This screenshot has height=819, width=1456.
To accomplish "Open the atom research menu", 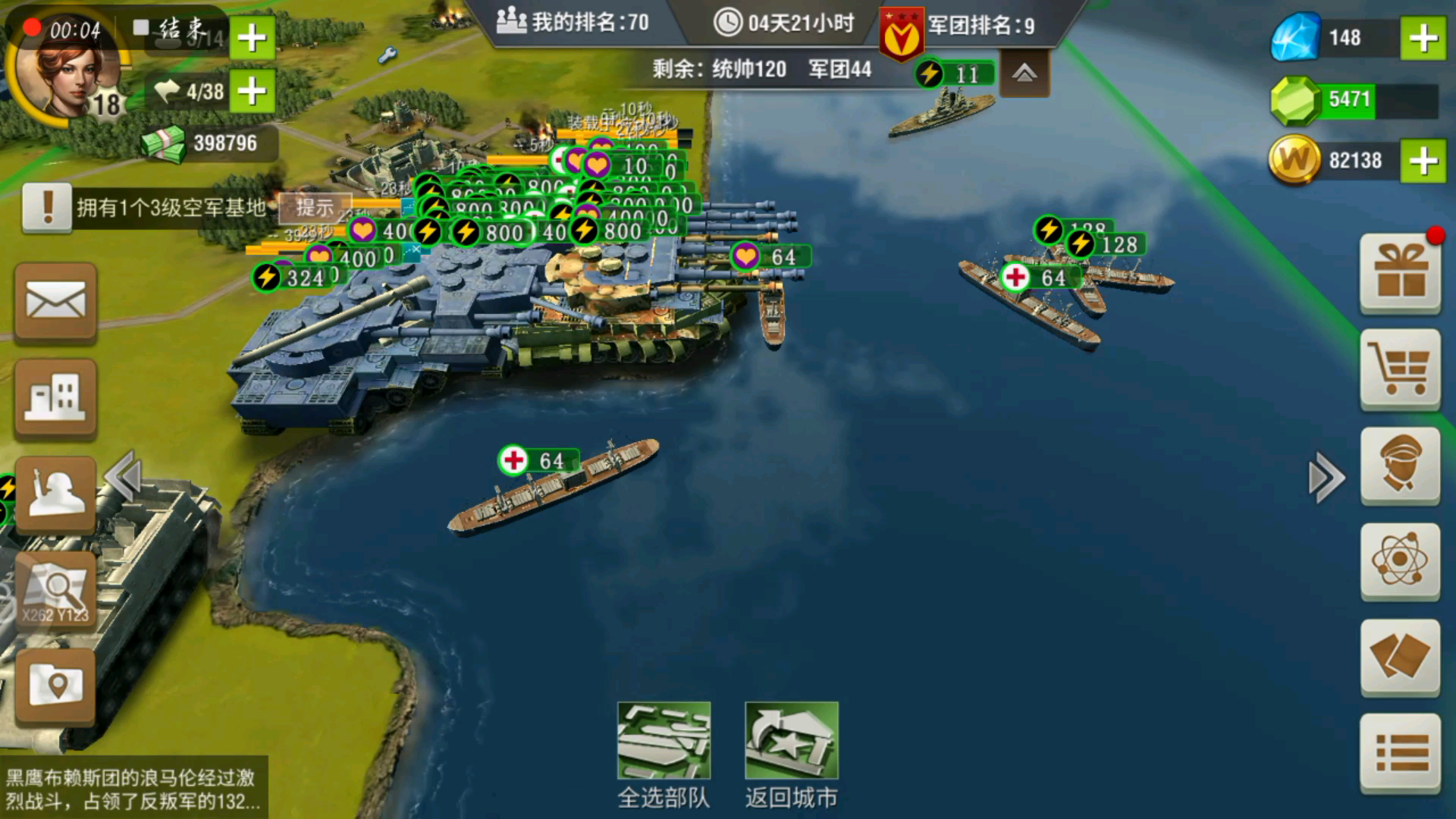I will [x=1400, y=561].
